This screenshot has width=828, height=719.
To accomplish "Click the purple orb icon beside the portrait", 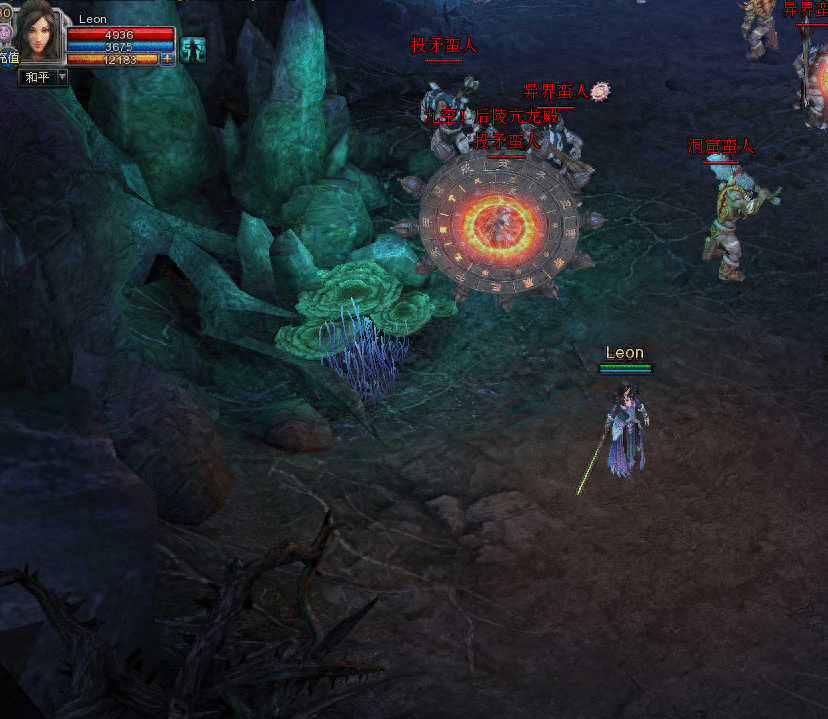I will [5, 33].
